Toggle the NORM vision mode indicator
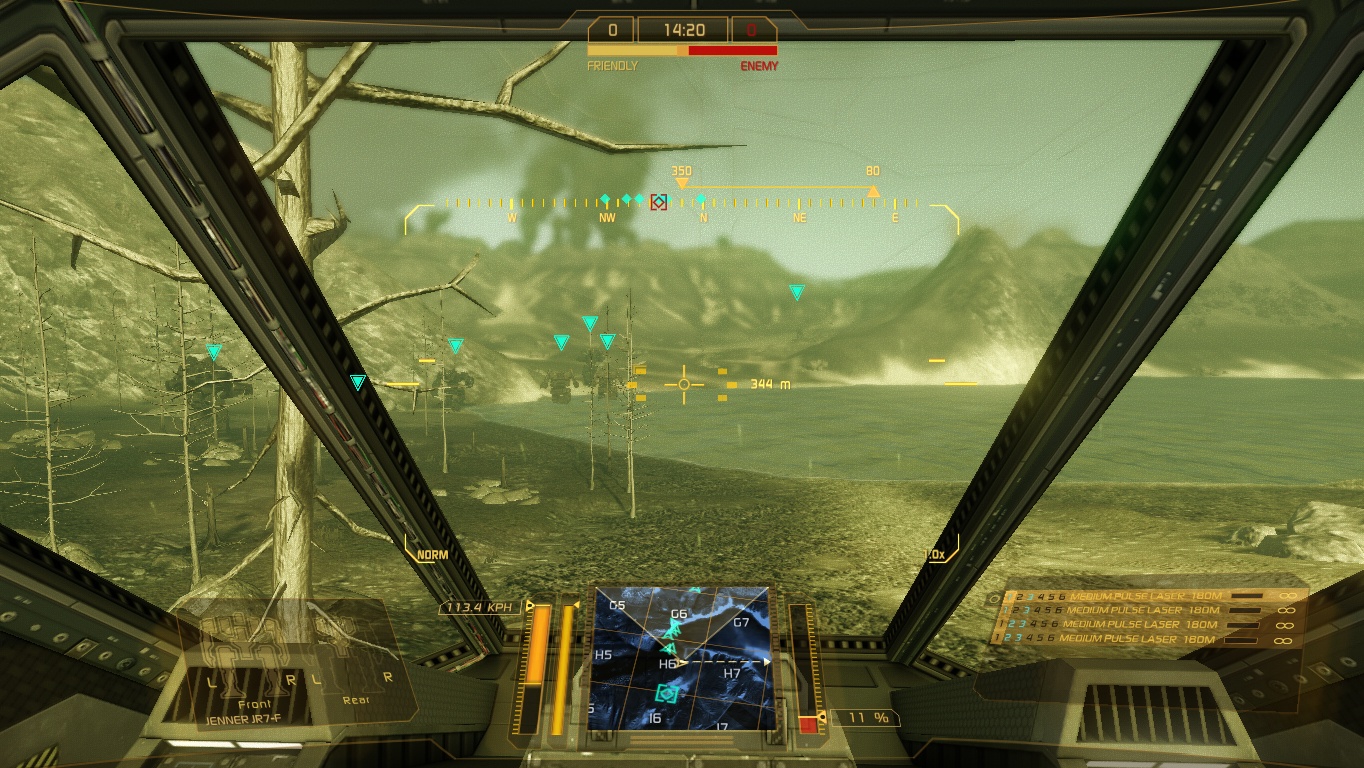 432,555
